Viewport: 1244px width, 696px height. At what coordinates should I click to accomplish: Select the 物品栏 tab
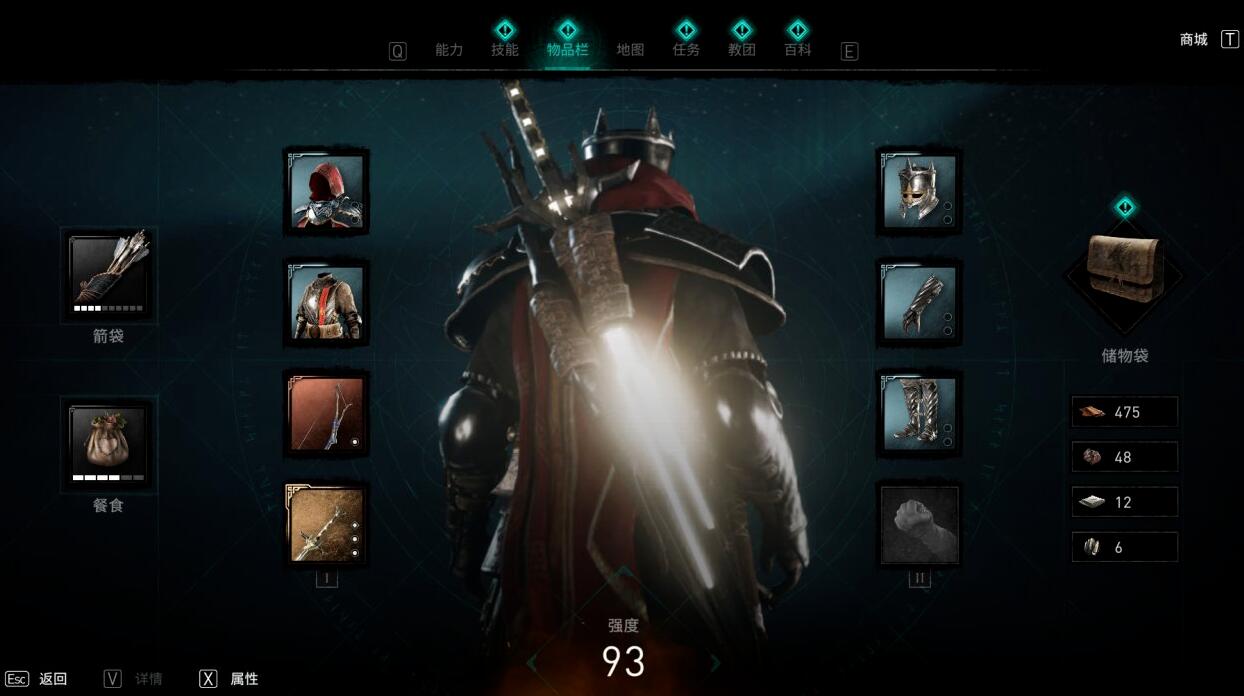point(567,50)
